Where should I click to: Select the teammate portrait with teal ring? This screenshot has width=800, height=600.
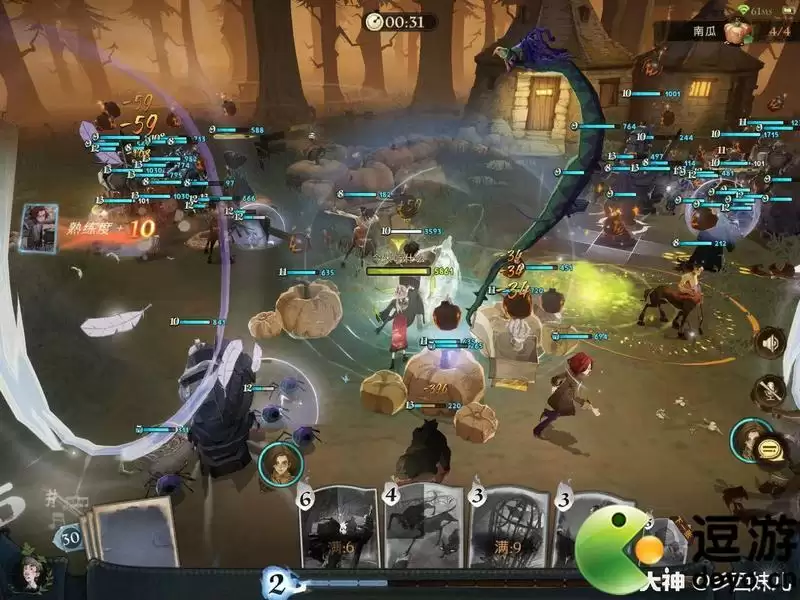point(747,438)
